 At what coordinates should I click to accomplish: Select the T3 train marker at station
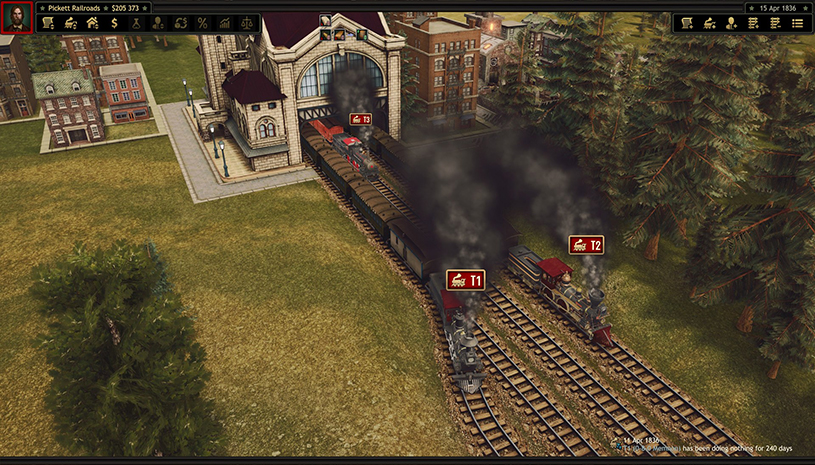[360, 119]
